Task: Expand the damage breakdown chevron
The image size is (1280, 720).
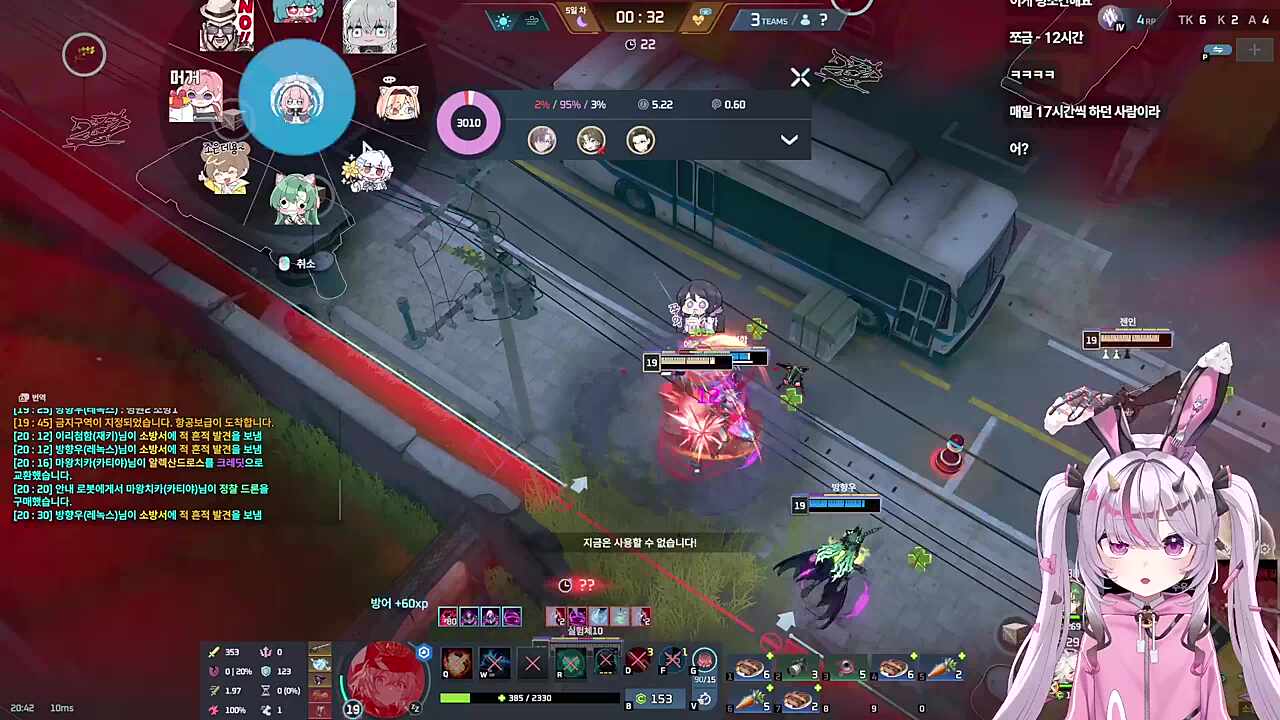Action: (x=789, y=140)
